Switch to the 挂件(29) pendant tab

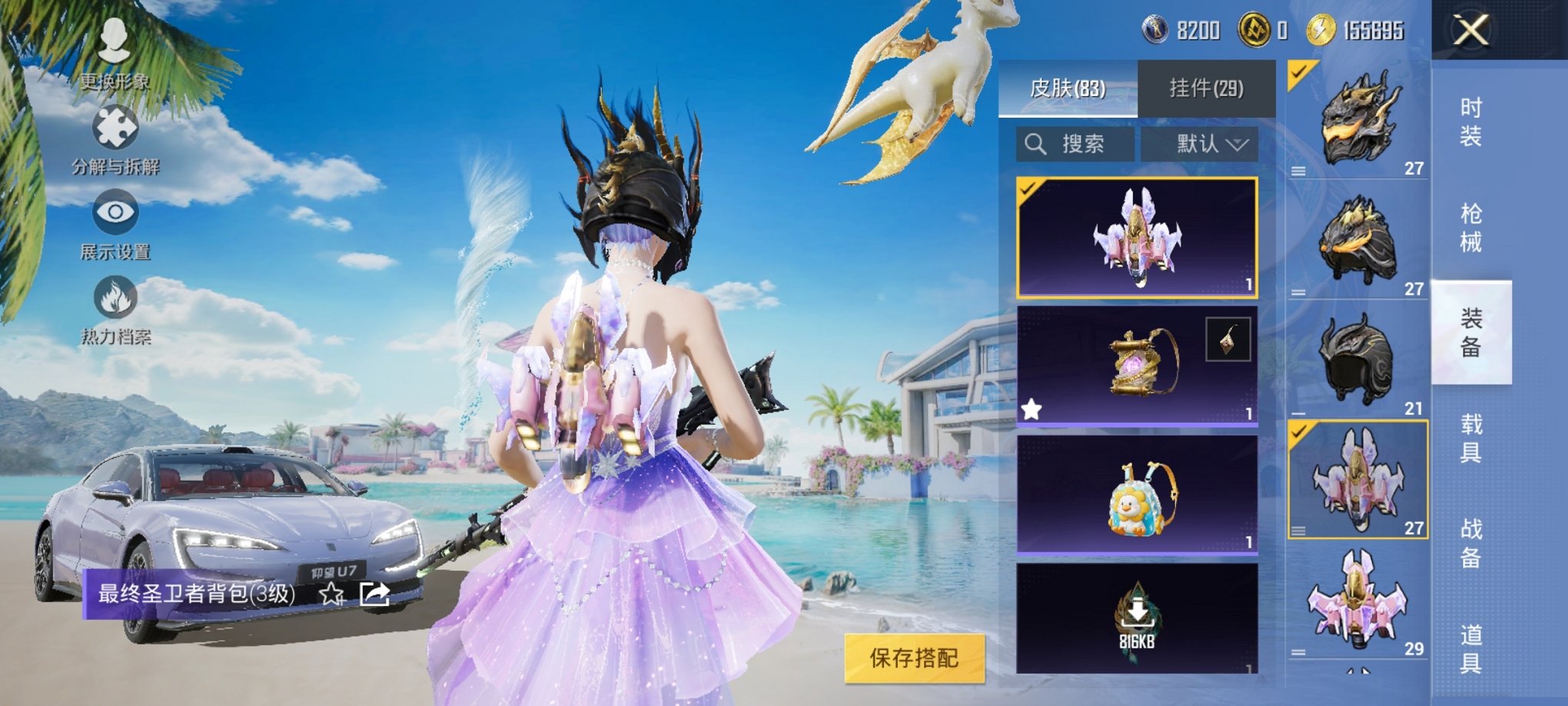(x=1204, y=88)
